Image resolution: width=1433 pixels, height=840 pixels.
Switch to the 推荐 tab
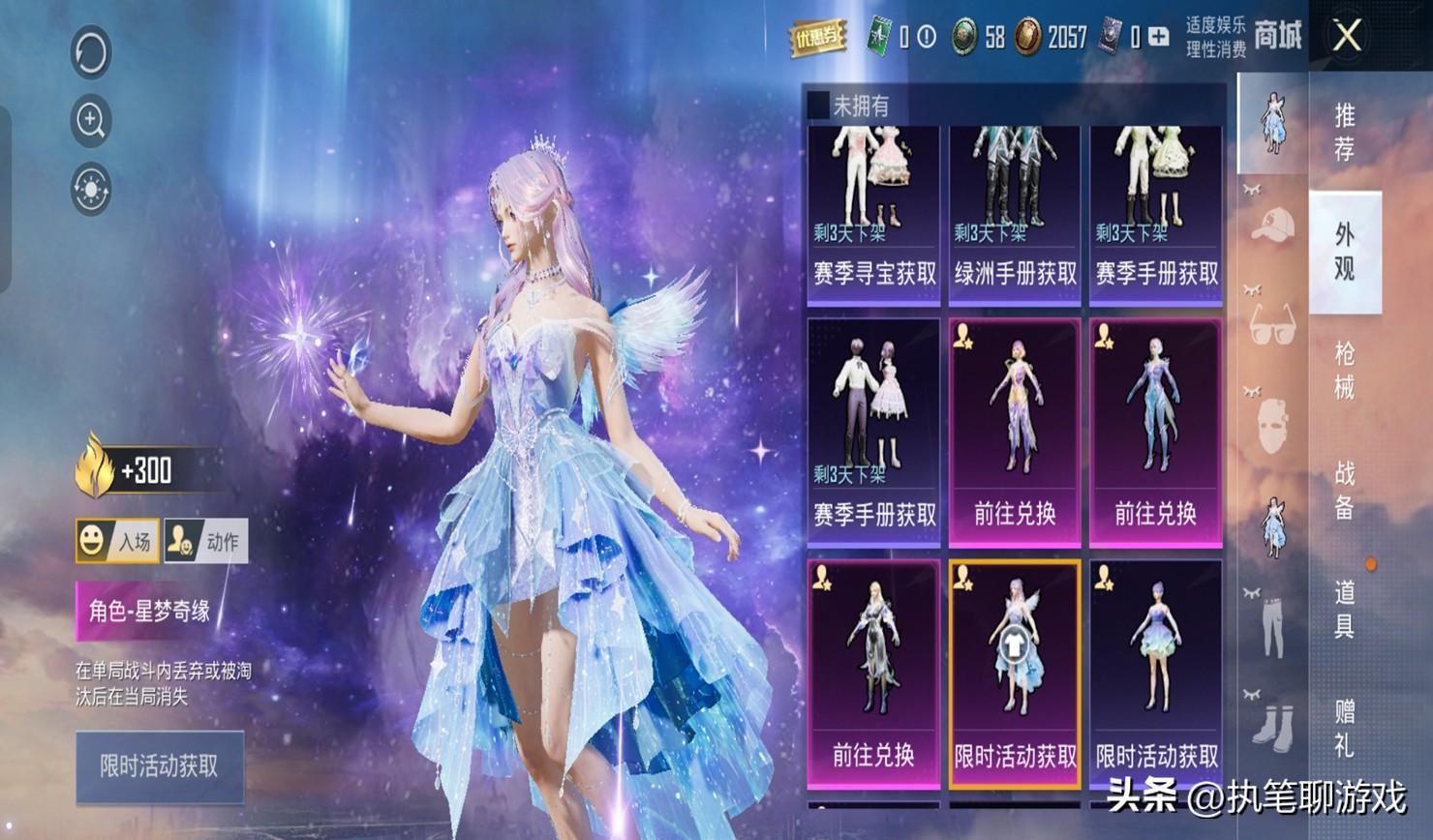coord(1344,132)
